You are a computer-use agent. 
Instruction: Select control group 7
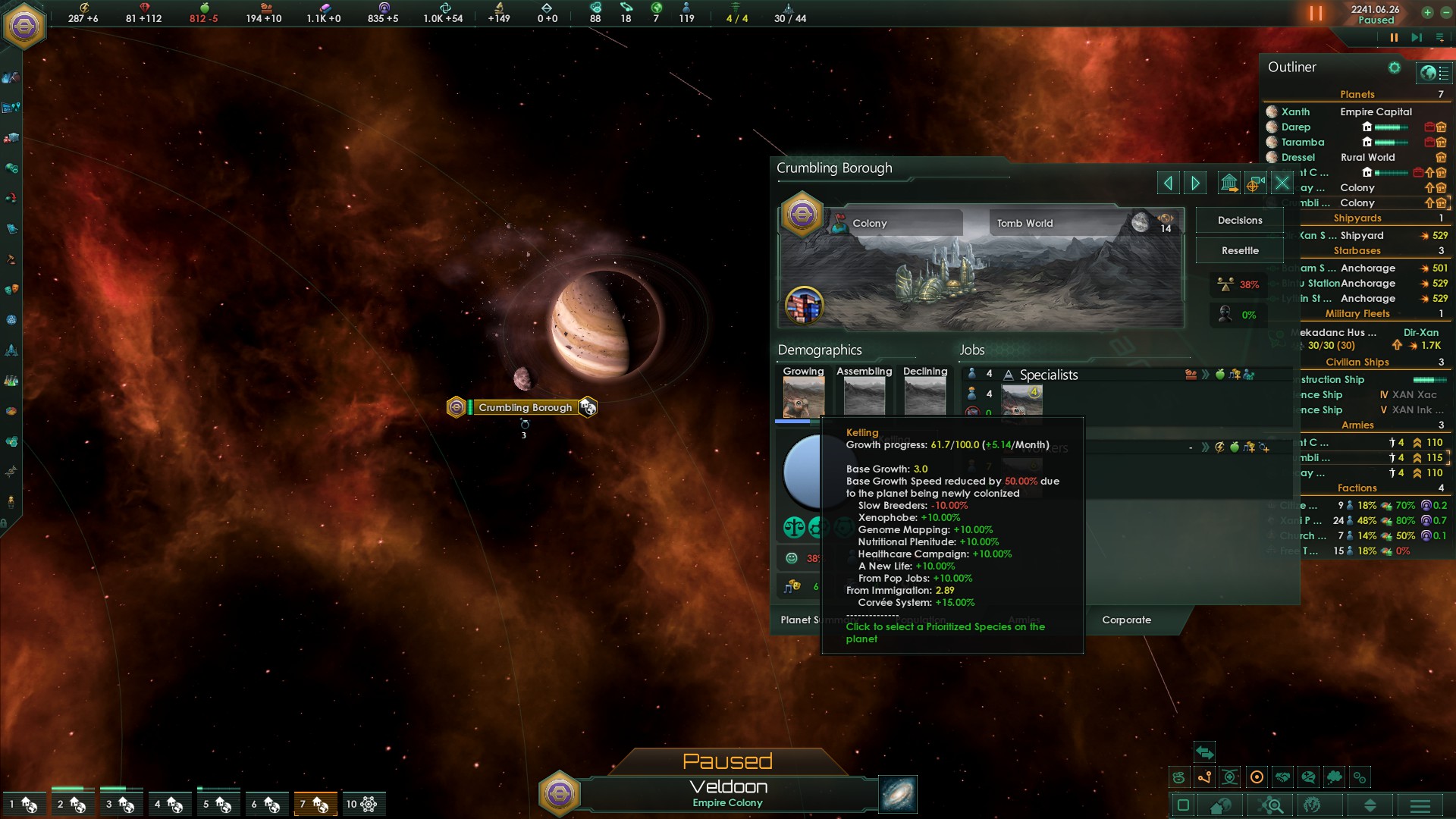pyautogui.click(x=314, y=804)
